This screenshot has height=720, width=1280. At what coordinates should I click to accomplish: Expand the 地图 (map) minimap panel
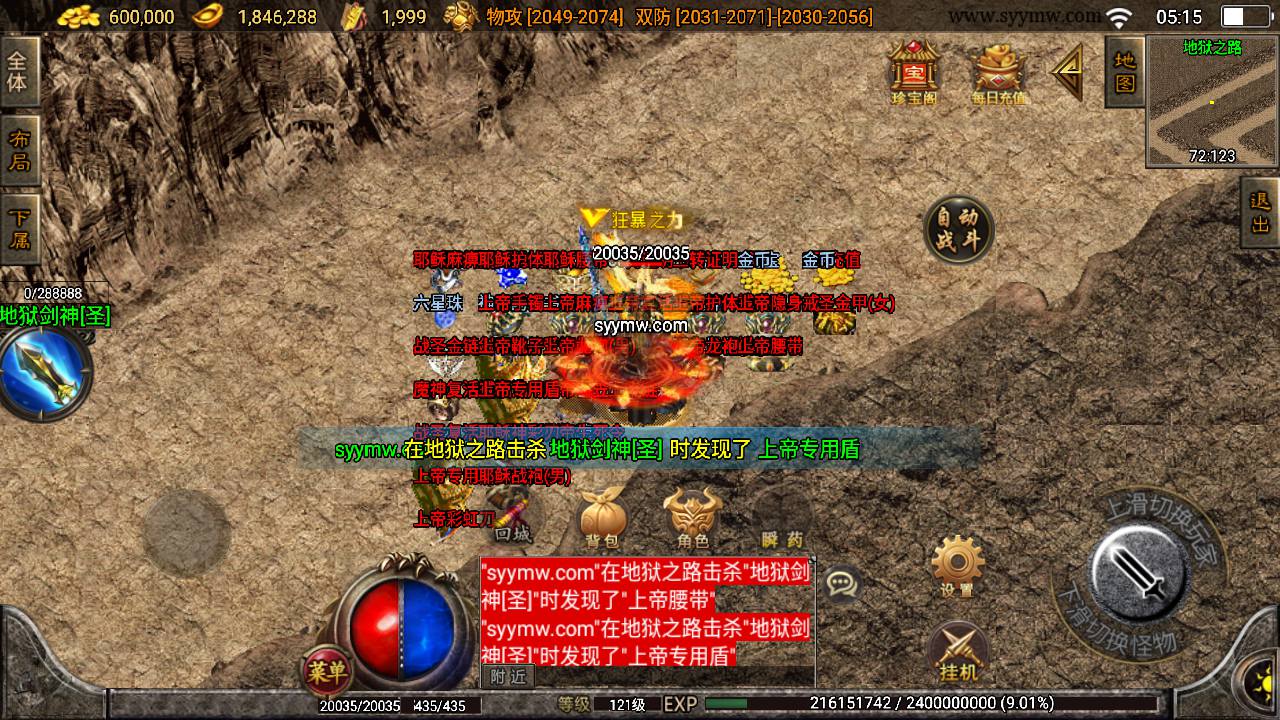1122,74
